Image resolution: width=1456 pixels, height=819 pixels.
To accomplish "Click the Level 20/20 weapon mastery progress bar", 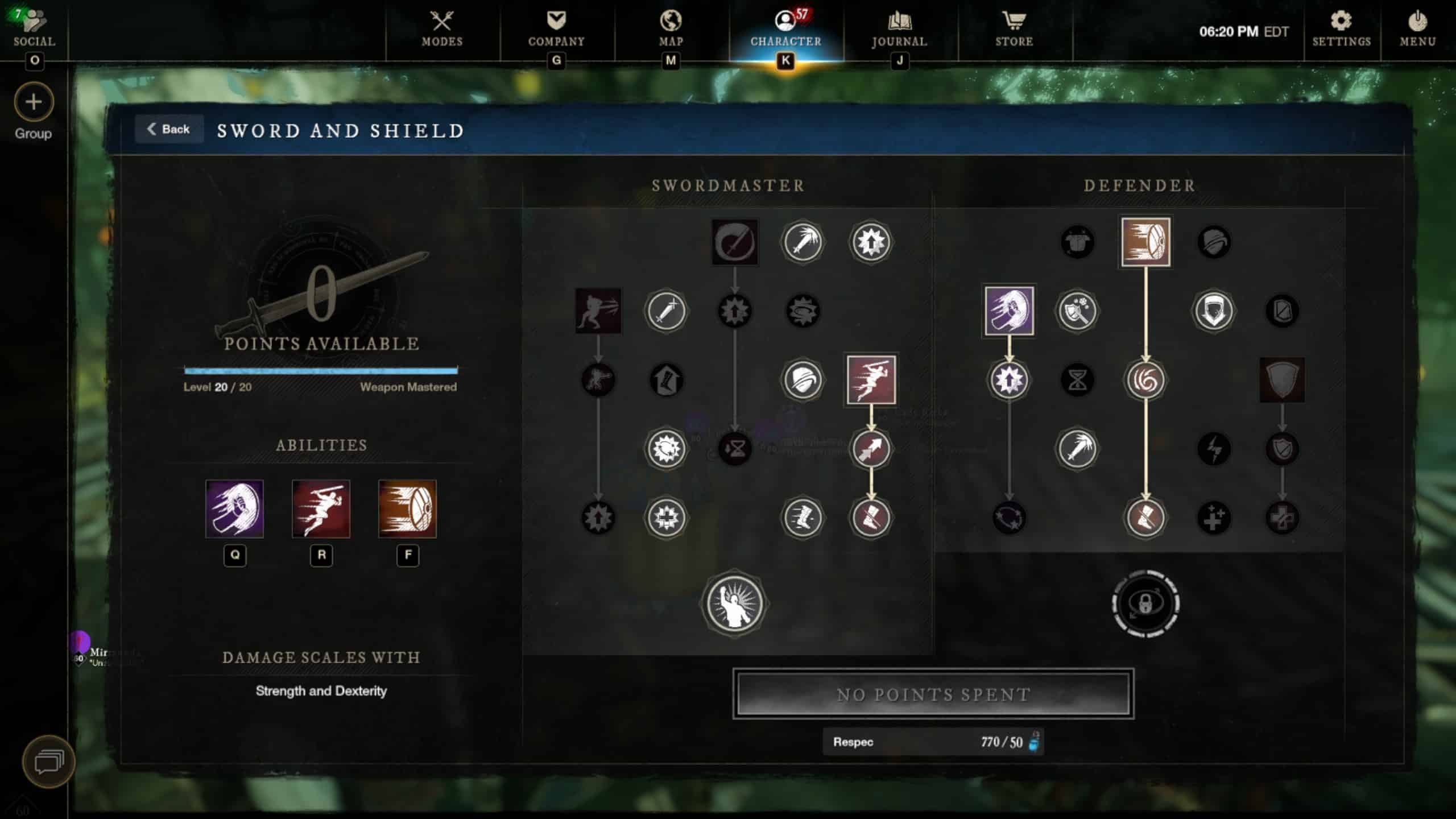I will (x=321, y=371).
